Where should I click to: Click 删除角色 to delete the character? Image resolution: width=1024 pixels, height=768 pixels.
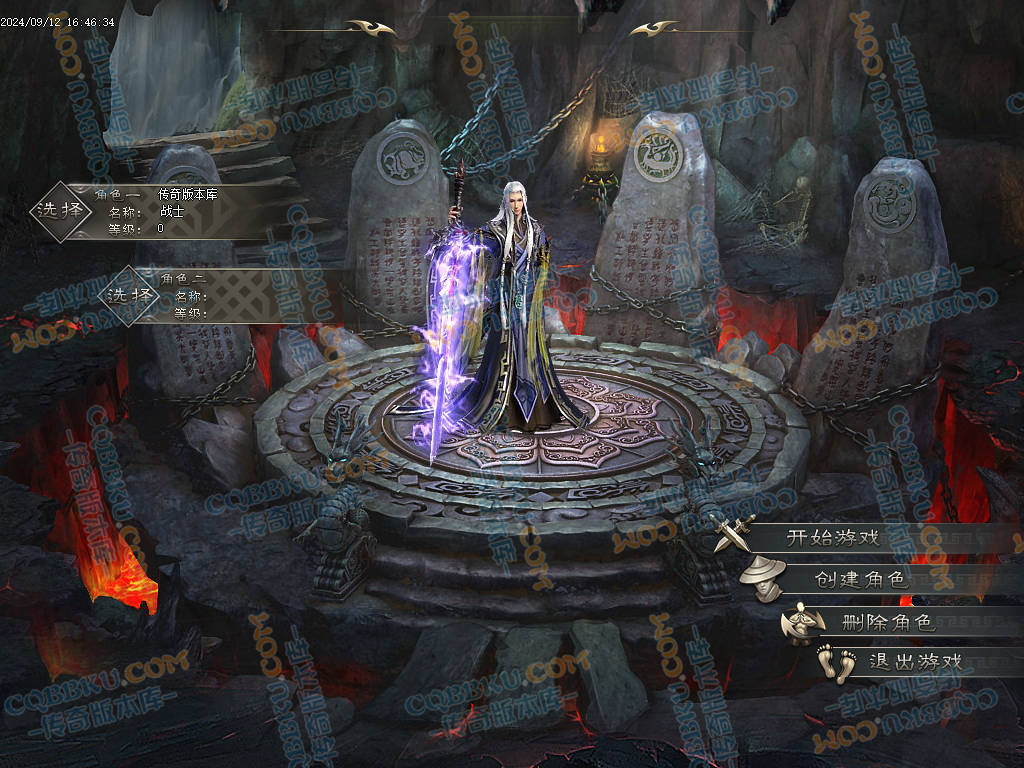coord(888,622)
